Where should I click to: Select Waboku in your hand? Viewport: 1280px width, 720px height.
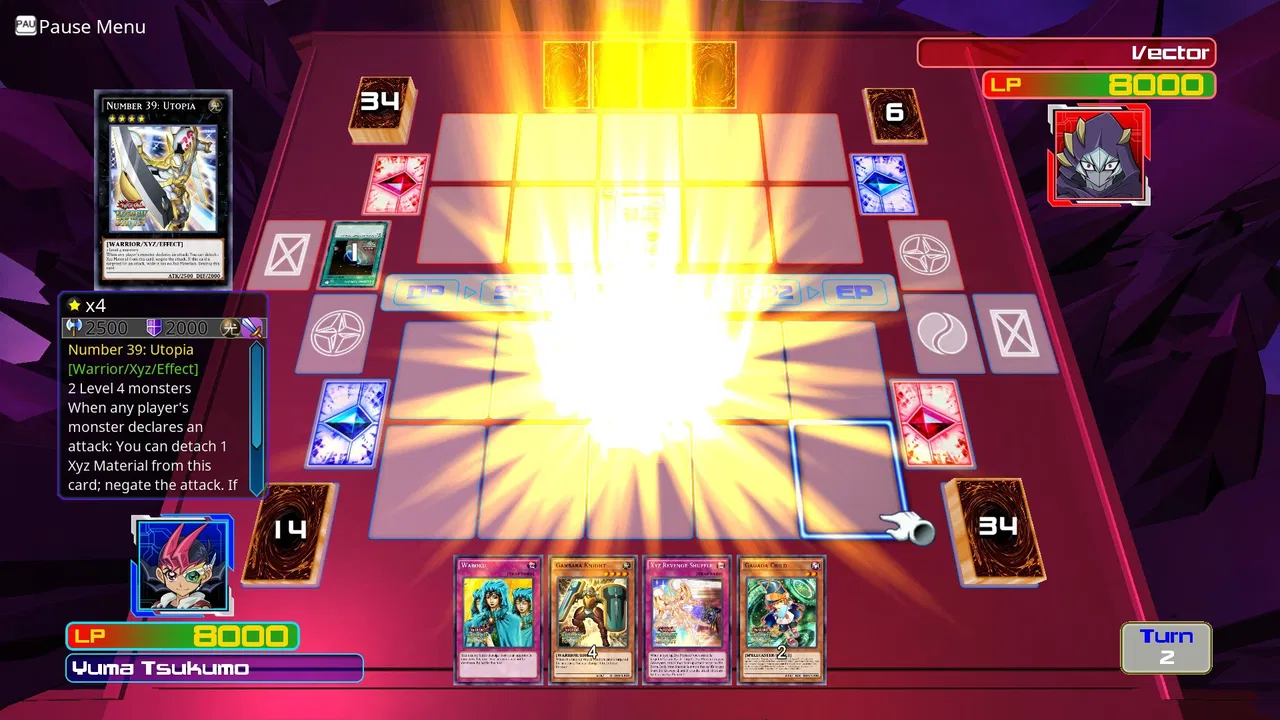[x=497, y=620]
